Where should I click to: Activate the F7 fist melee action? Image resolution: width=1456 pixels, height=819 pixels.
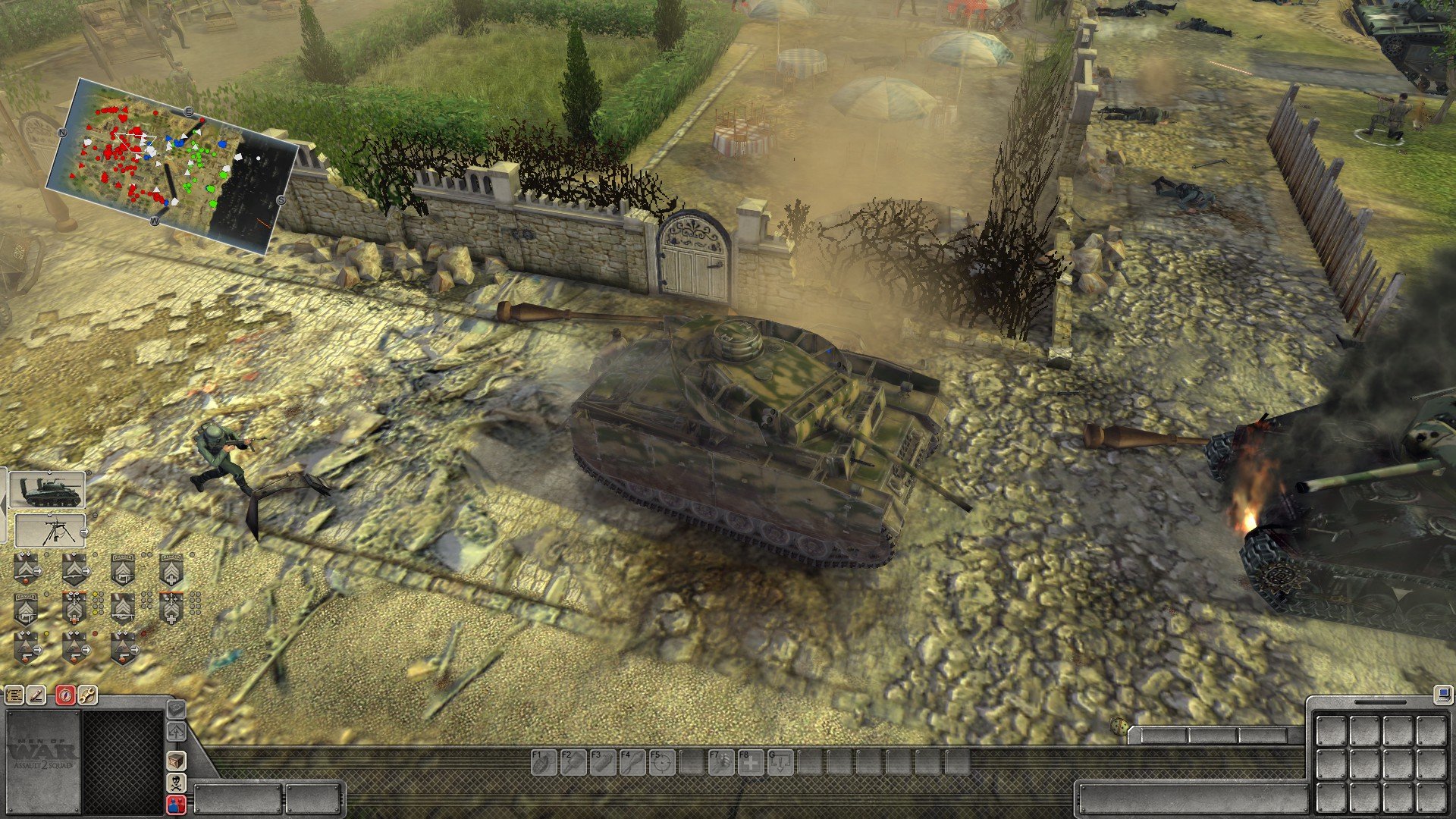pyautogui.click(x=720, y=762)
